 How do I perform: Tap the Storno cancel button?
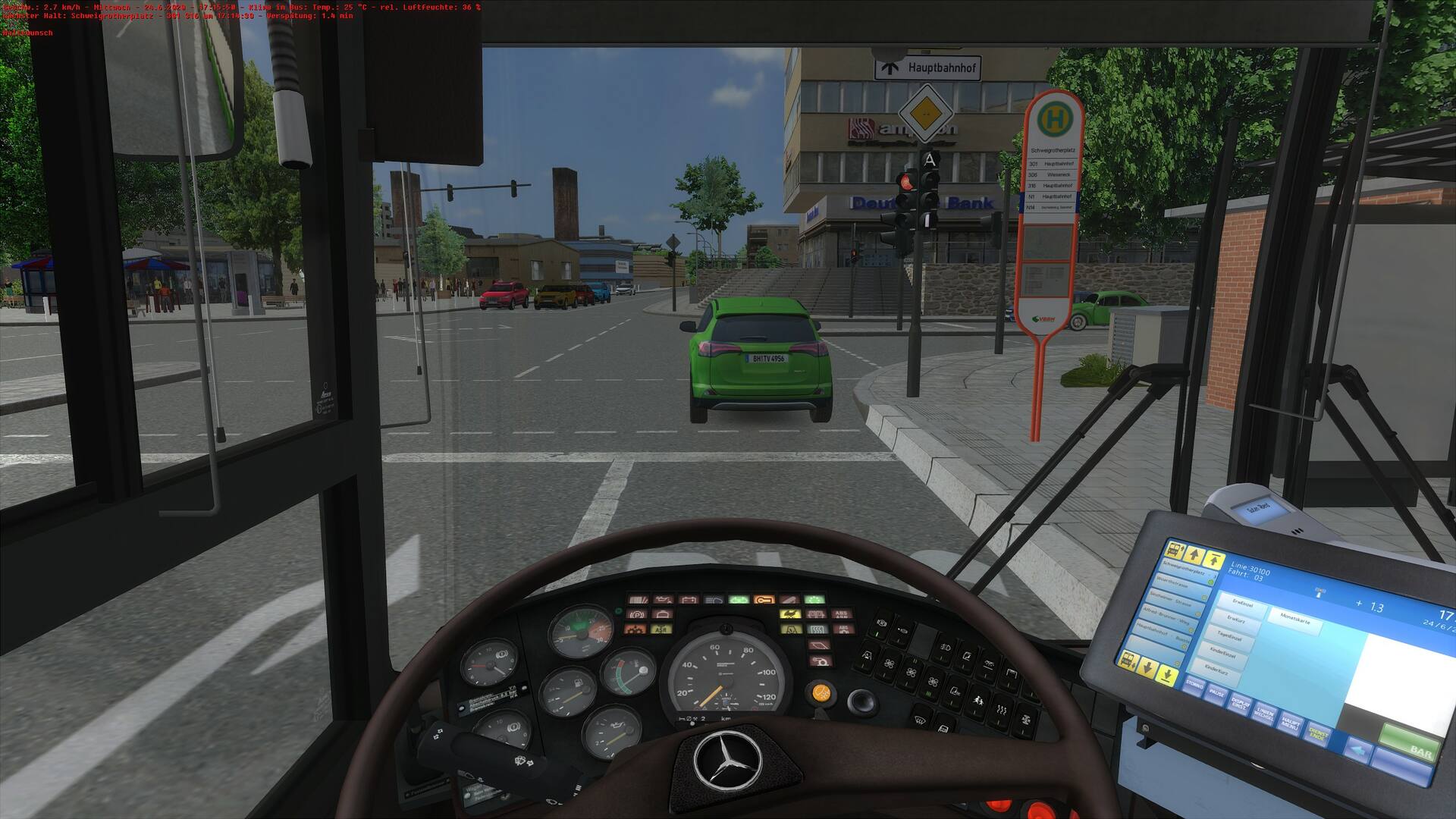point(1194,686)
